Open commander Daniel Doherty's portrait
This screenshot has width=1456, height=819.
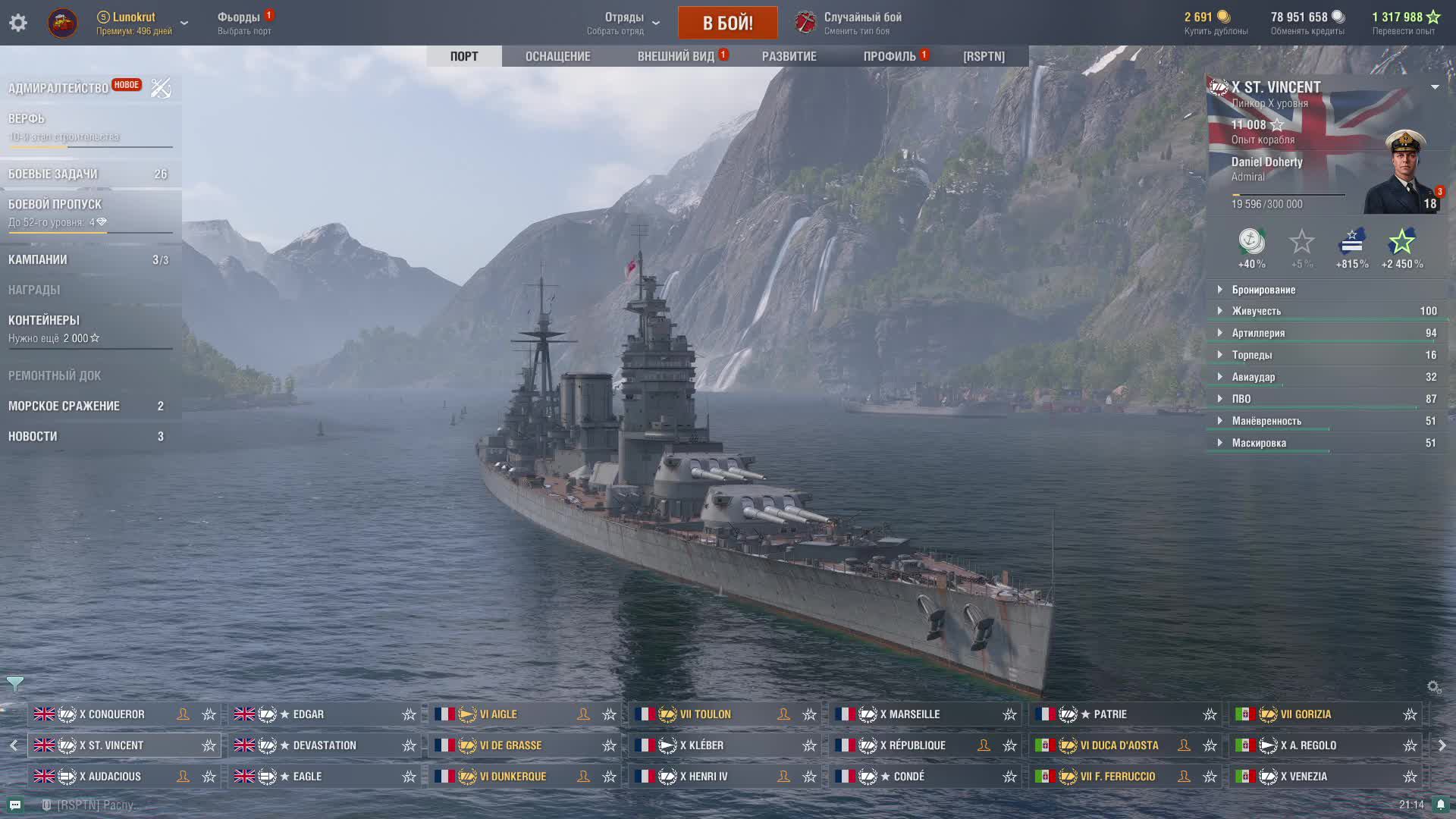click(1404, 173)
